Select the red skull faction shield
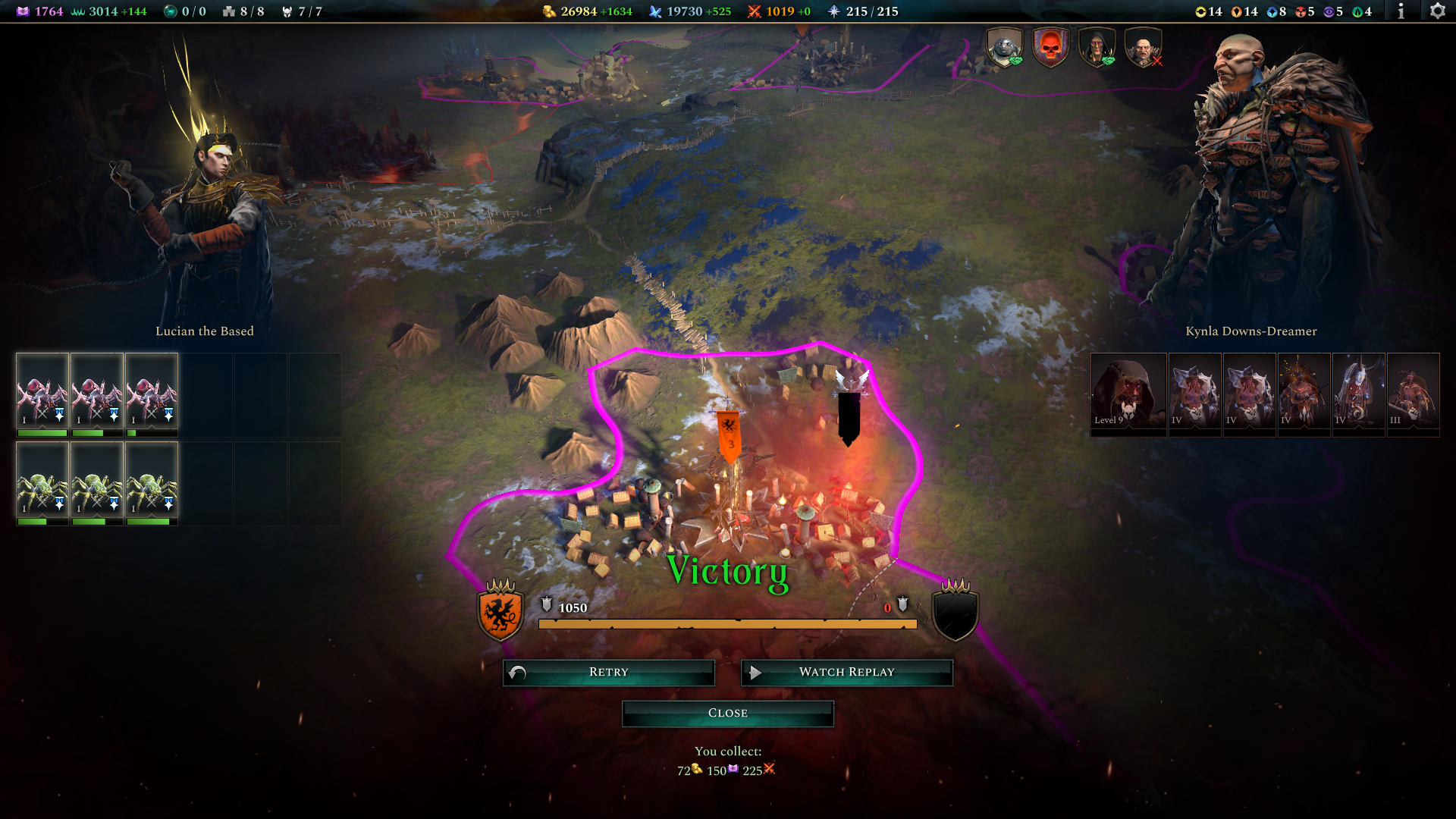This screenshot has height=819, width=1456. click(x=1050, y=48)
